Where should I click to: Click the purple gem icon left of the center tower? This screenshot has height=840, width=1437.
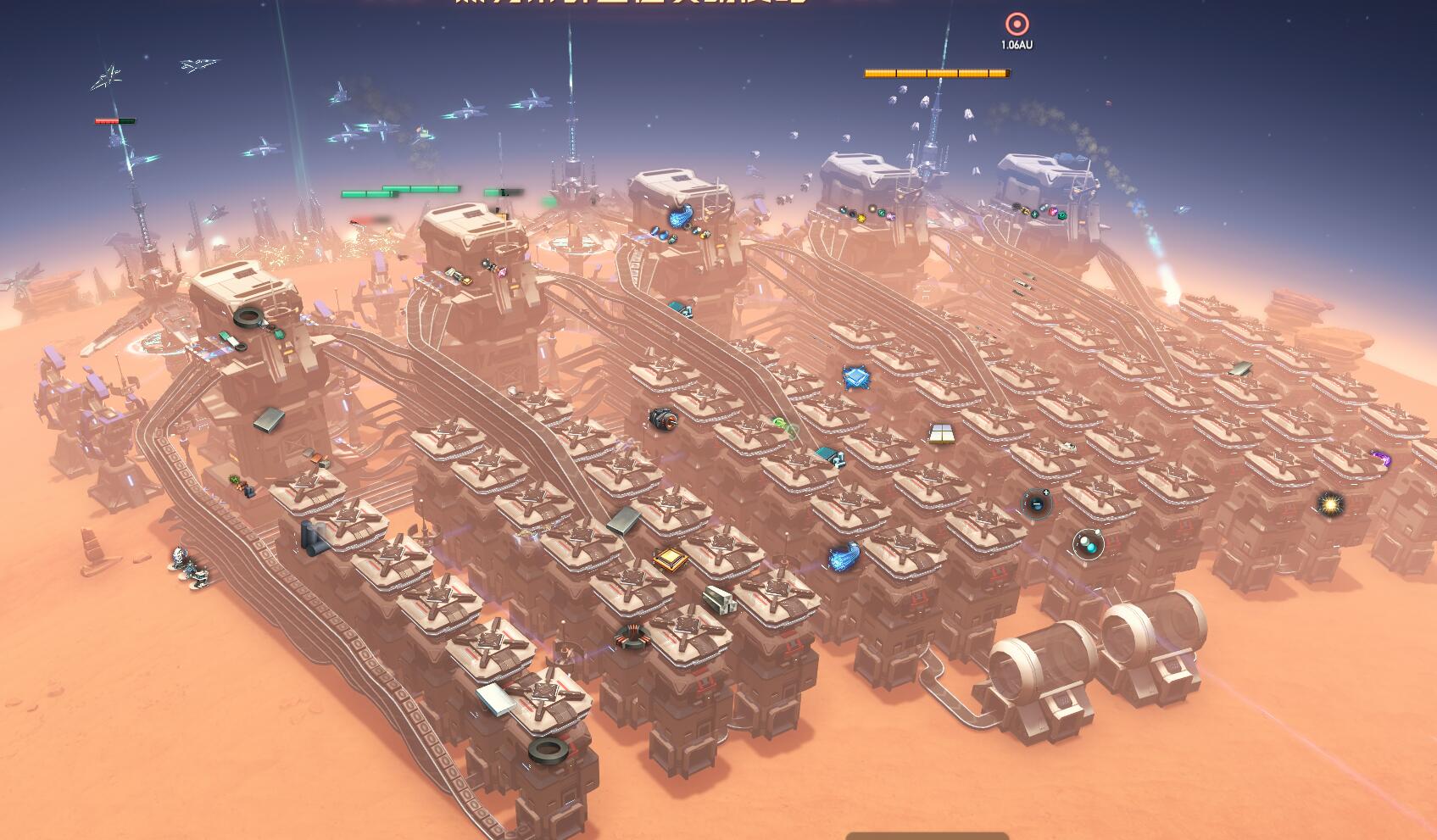(501, 272)
